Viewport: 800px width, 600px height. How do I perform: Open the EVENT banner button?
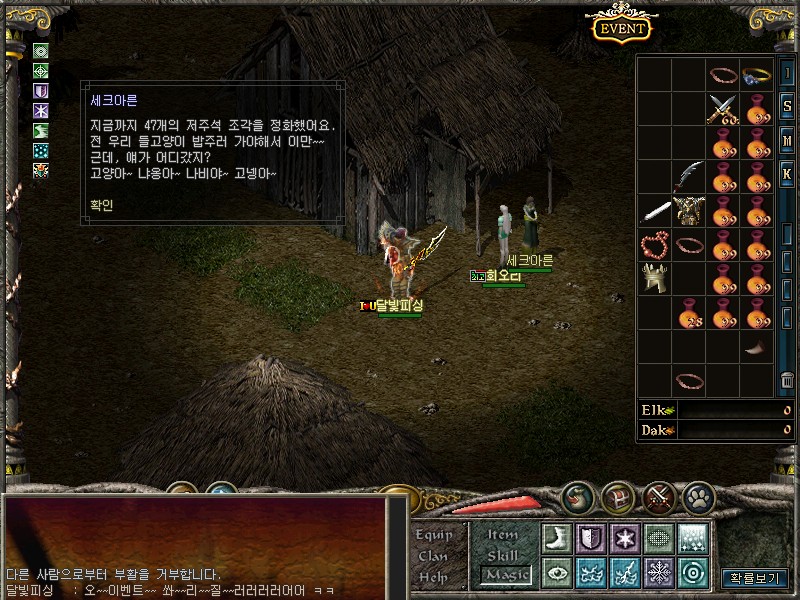pos(622,27)
